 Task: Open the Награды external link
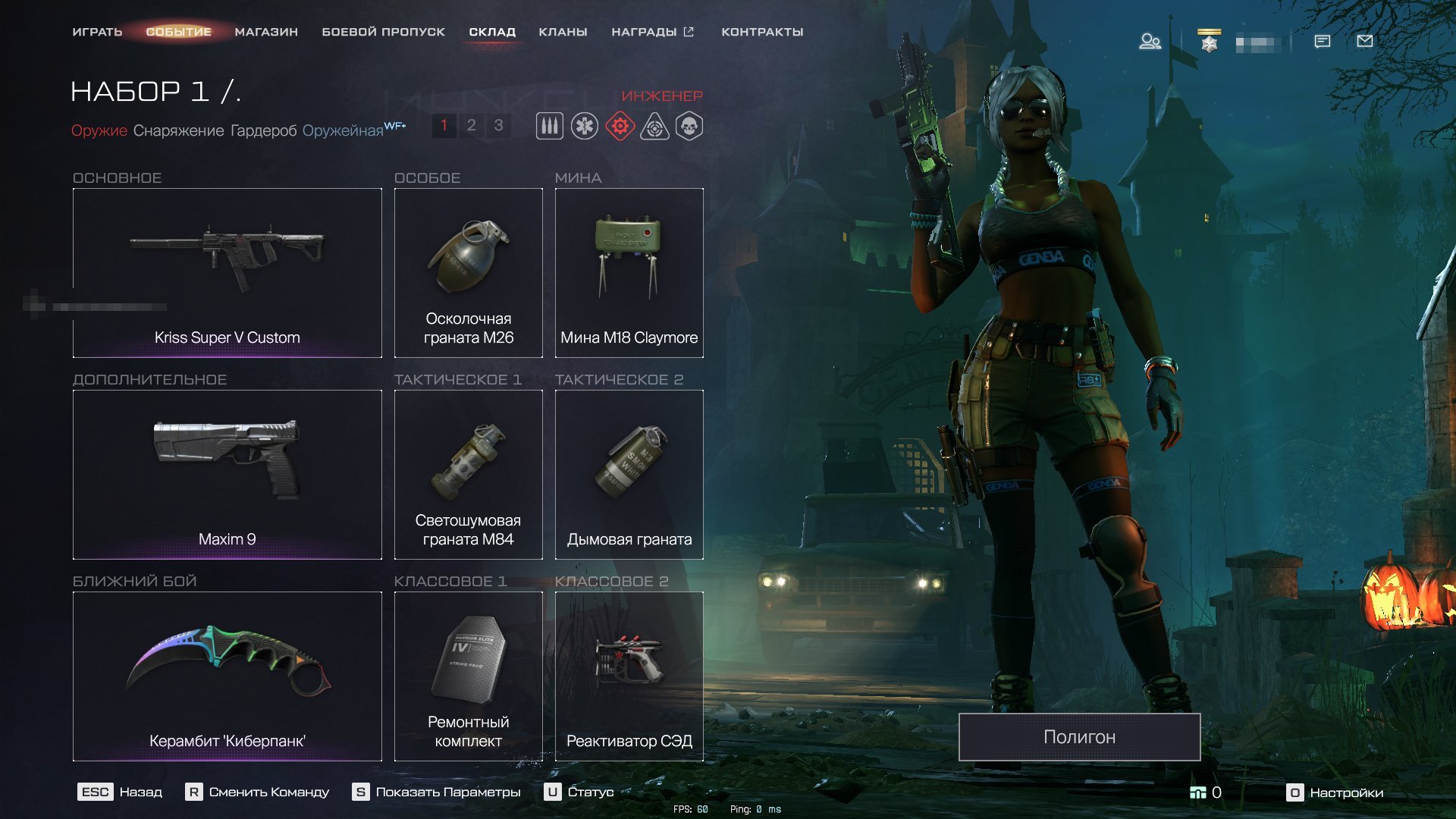pyautogui.click(x=652, y=32)
